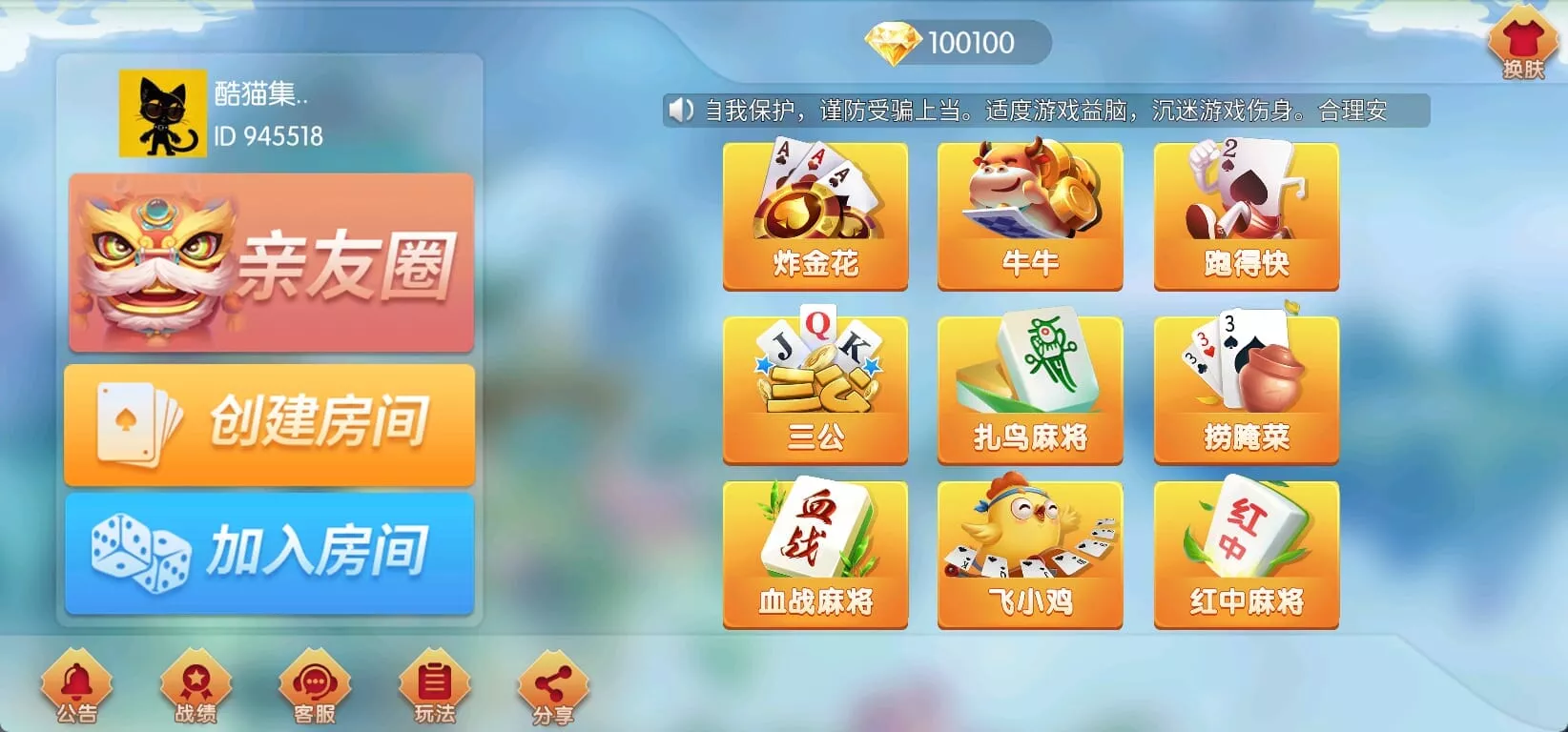1568x732 pixels.
Task: Open the 炸金花 (Golden Flower) game
Action: pyautogui.click(x=813, y=214)
